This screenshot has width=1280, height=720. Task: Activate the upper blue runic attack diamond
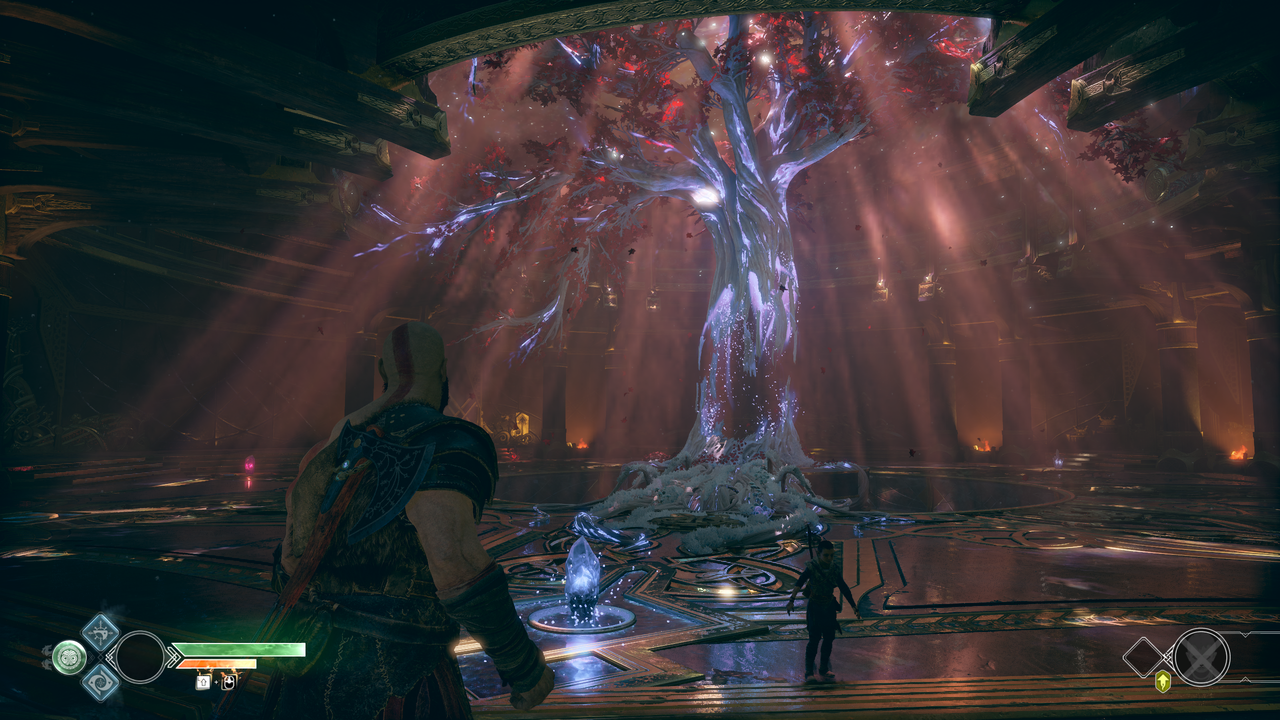[x=100, y=632]
